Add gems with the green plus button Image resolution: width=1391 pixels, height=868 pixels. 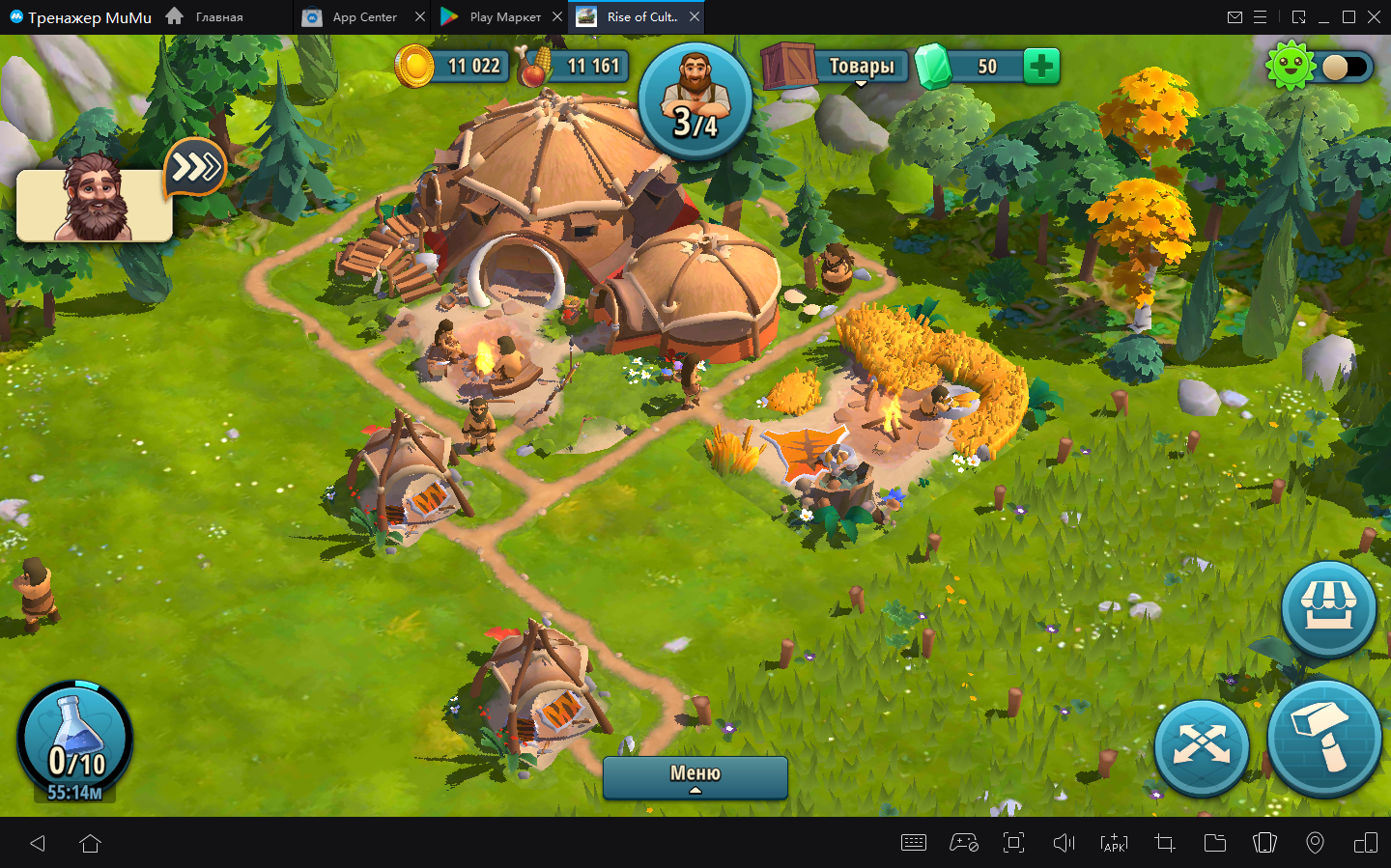1040,67
